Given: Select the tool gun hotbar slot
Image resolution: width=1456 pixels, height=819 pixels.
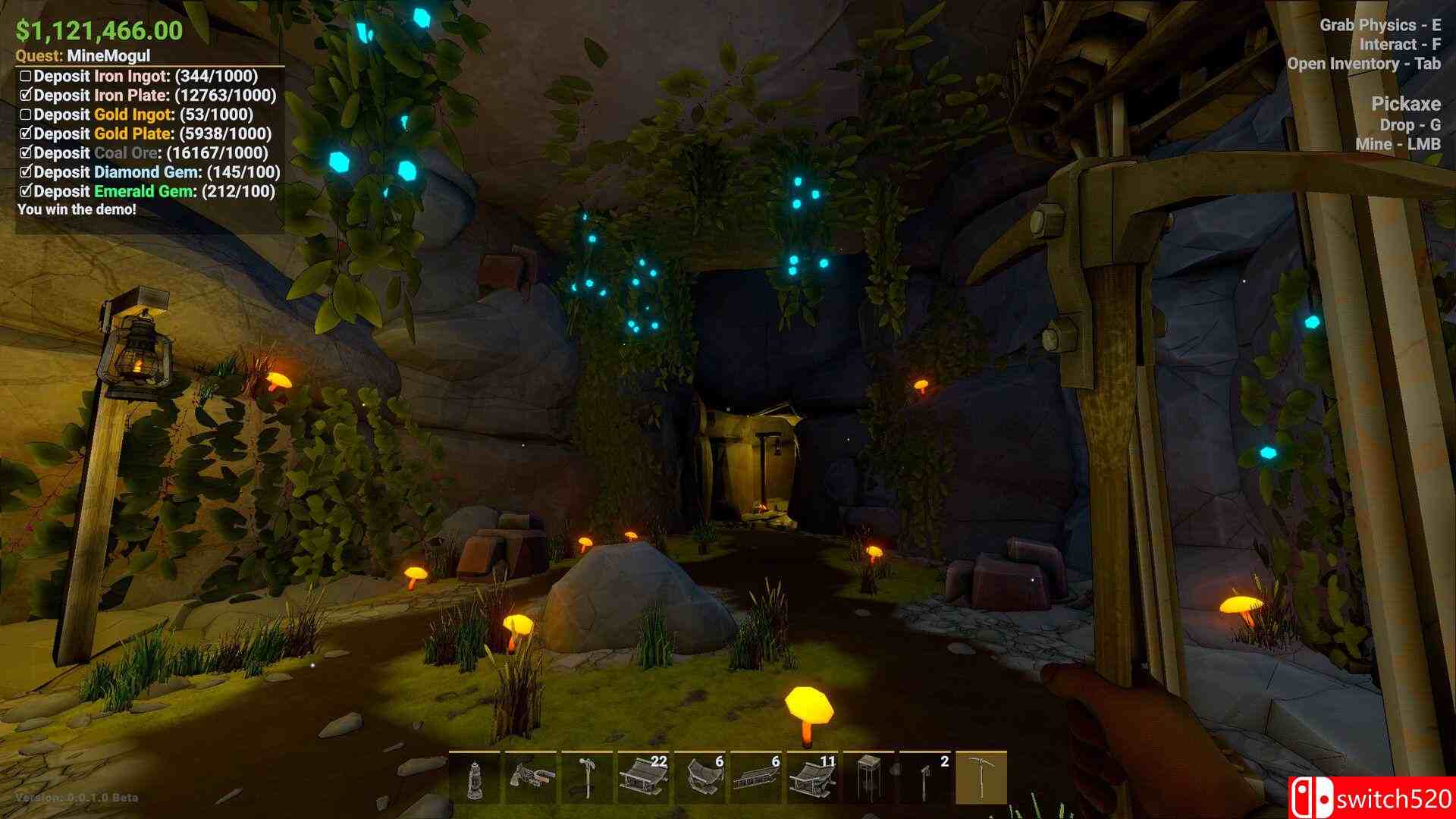Looking at the screenshot, I should [x=530, y=777].
